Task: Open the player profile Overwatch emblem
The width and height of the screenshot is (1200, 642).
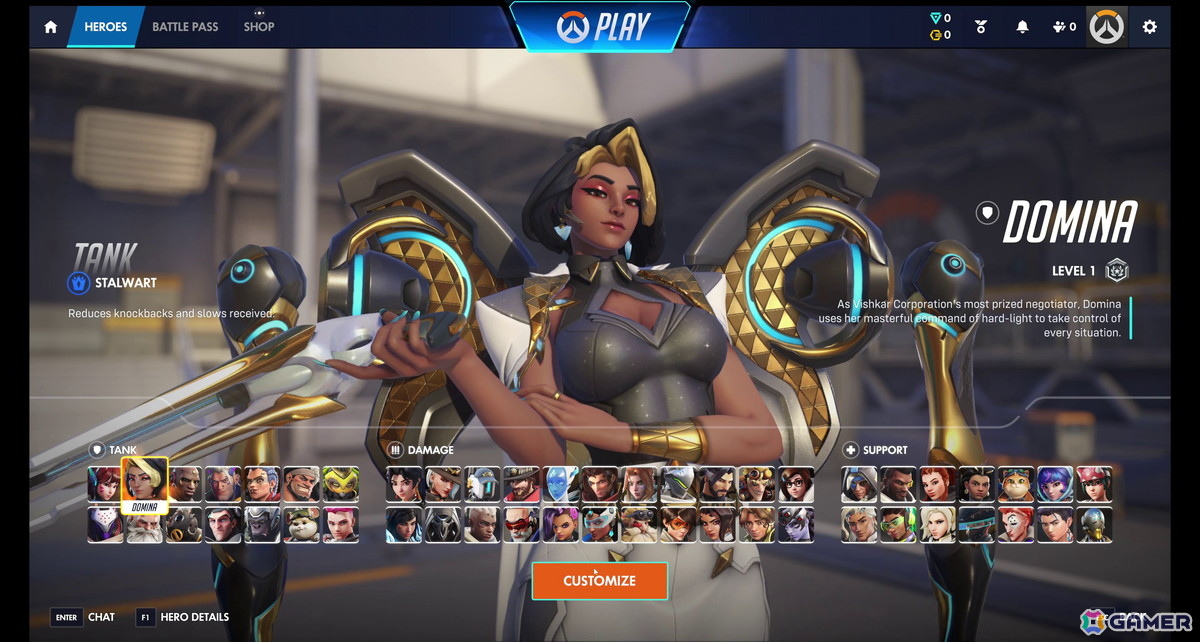Action: 1107,27
